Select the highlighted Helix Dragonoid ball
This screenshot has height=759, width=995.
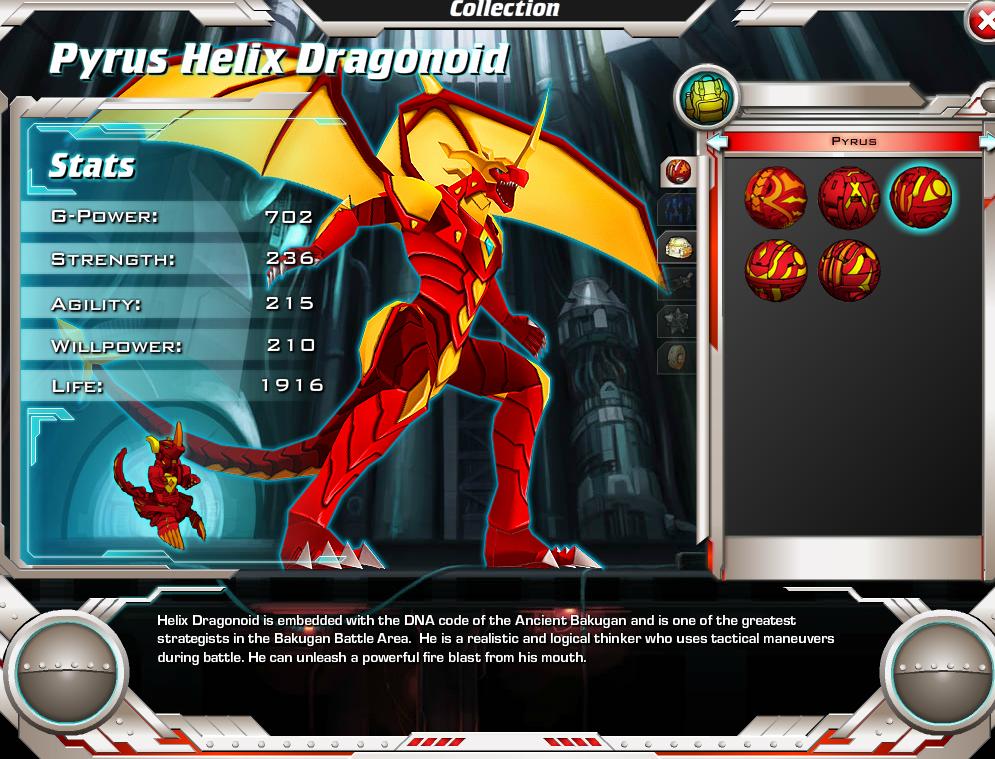point(921,197)
